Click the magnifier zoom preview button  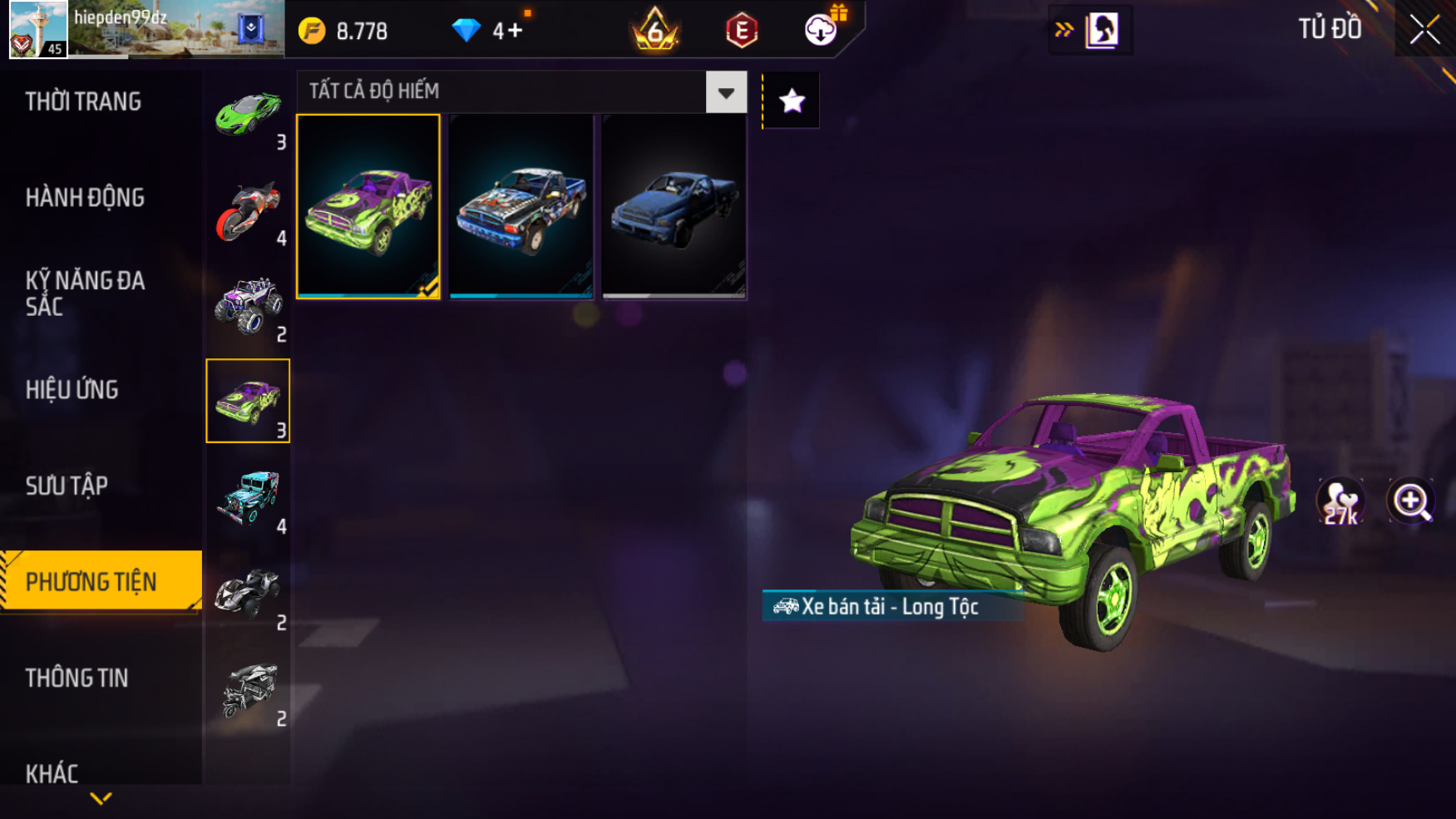(x=1410, y=501)
